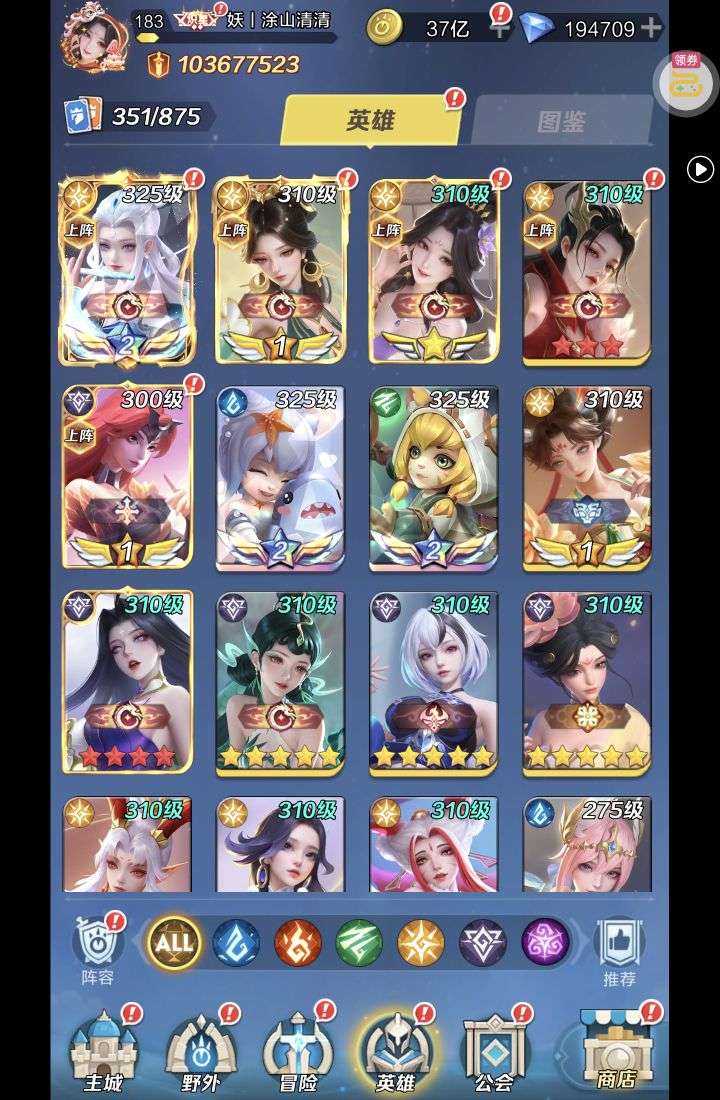Open the yellow-hooded level 325 hero card
The image size is (720, 1100).
pyautogui.click(x=434, y=477)
